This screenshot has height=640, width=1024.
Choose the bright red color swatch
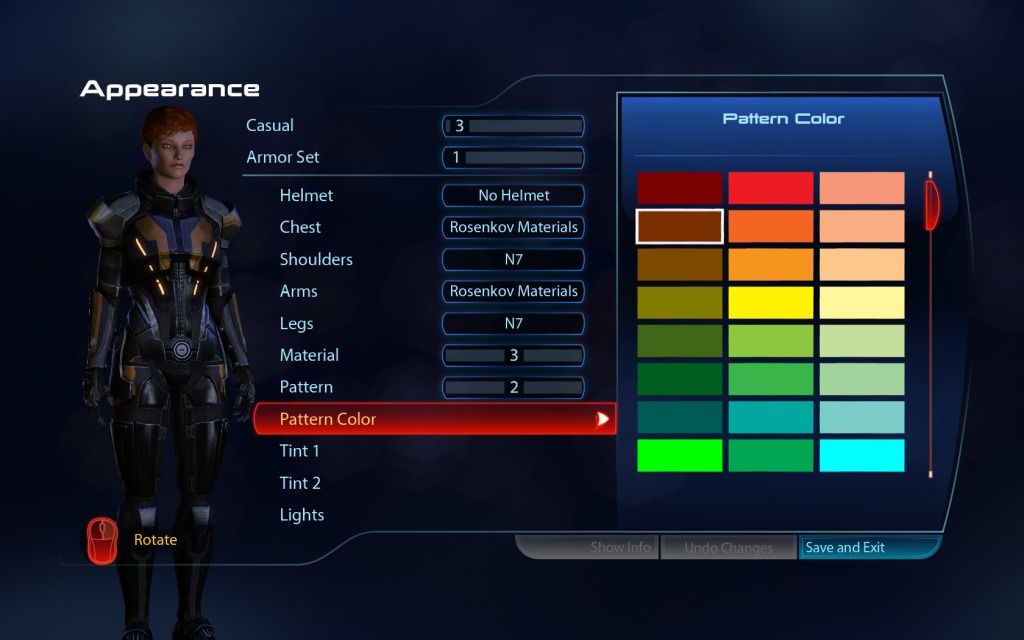click(x=770, y=188)
